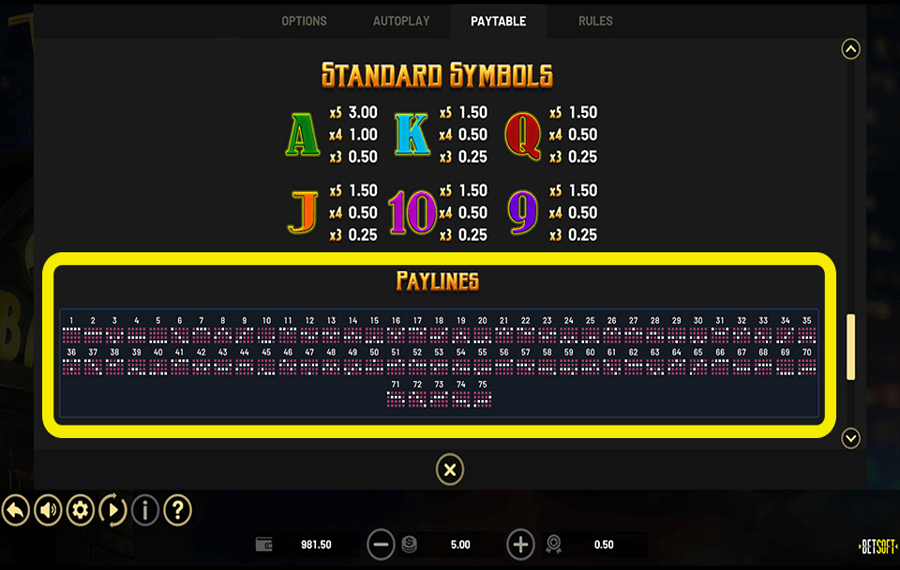Show the Rules tab
This screenshot has height=570, width=900.
coord(595,21)
